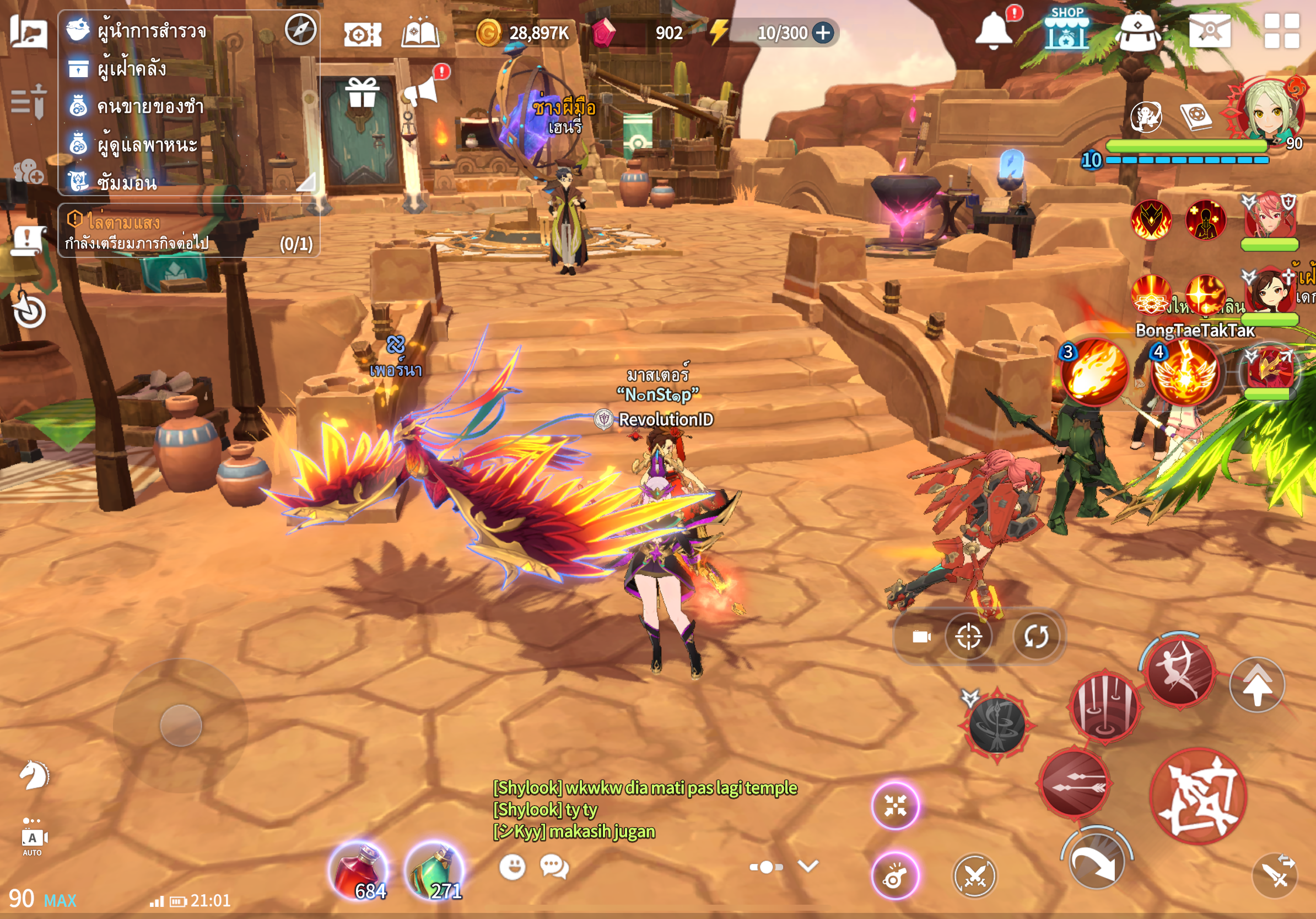1316x919 pixels.
Task: Toggle the AUTO battle mode
Action: 33,839
